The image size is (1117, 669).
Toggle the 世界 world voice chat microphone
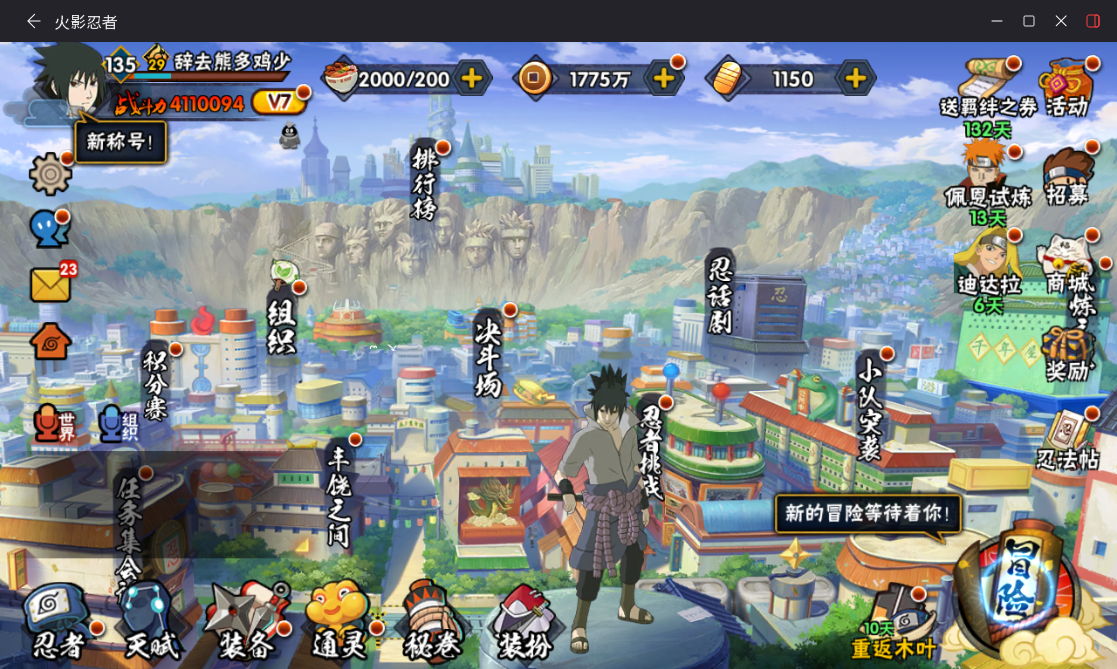pos(50,425)
